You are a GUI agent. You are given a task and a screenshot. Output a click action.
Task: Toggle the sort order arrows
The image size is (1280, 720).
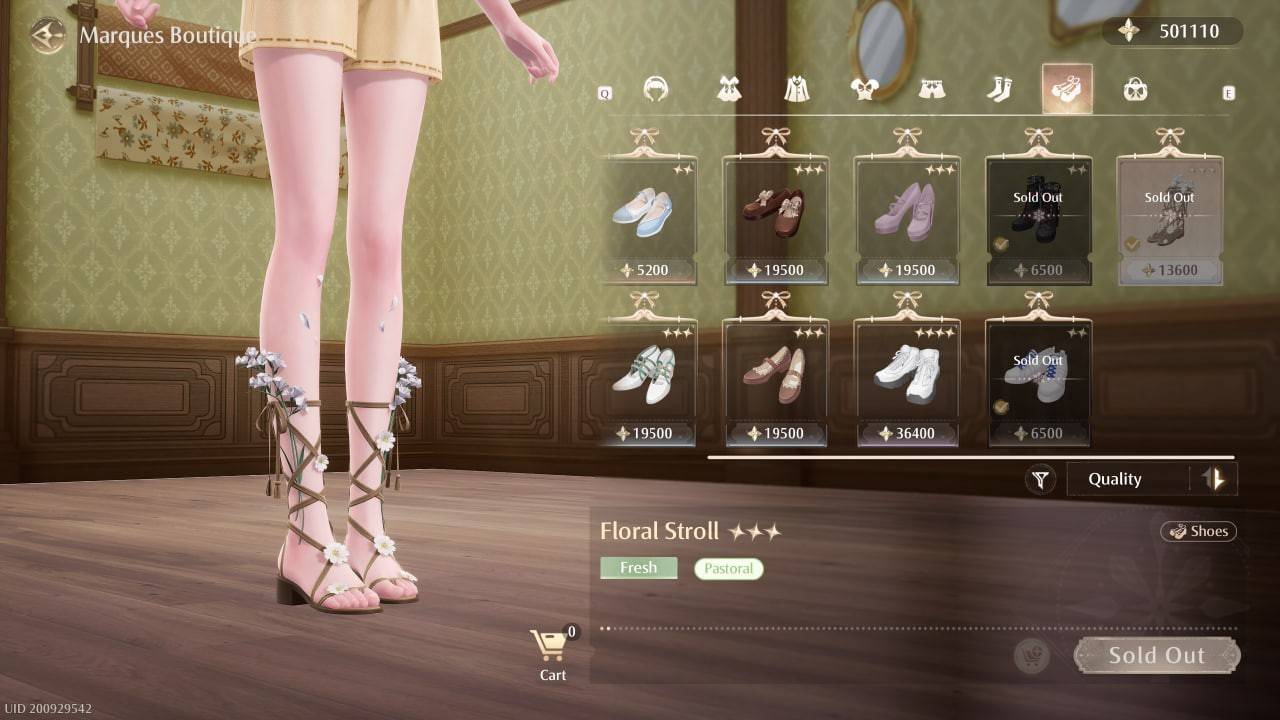click(x=1215, y=480)
